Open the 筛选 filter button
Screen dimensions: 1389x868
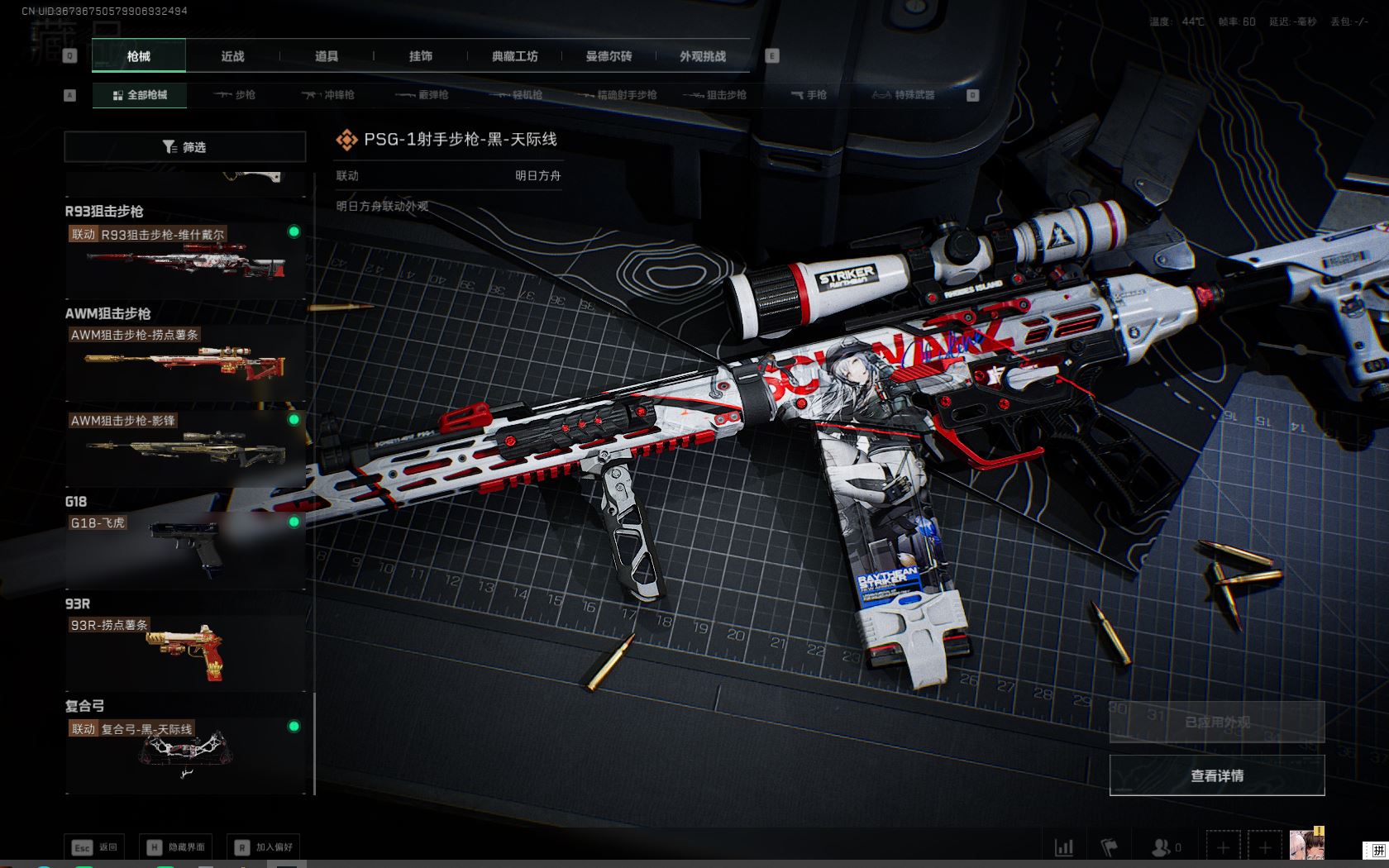(184, 147)
